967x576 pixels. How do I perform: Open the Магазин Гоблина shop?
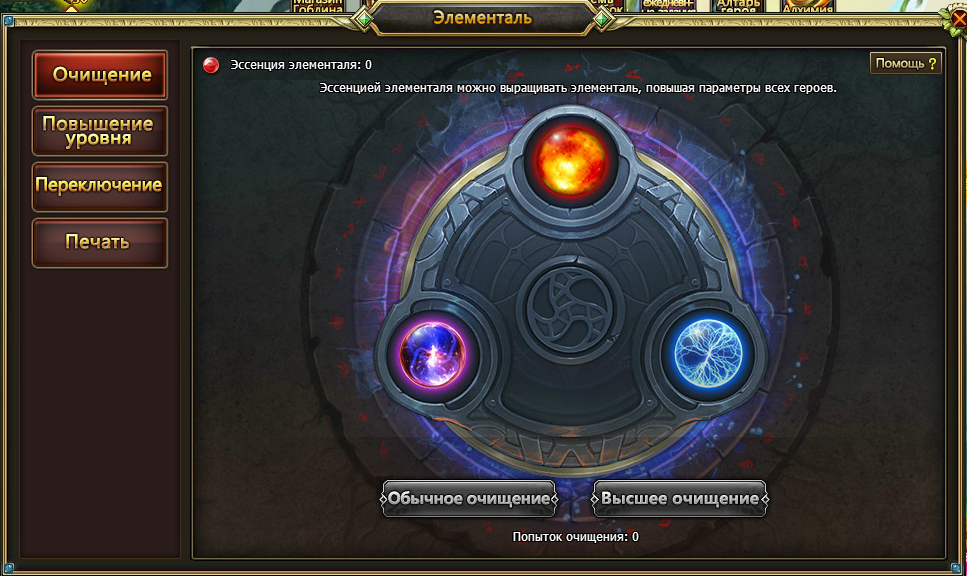pos(318,6)
